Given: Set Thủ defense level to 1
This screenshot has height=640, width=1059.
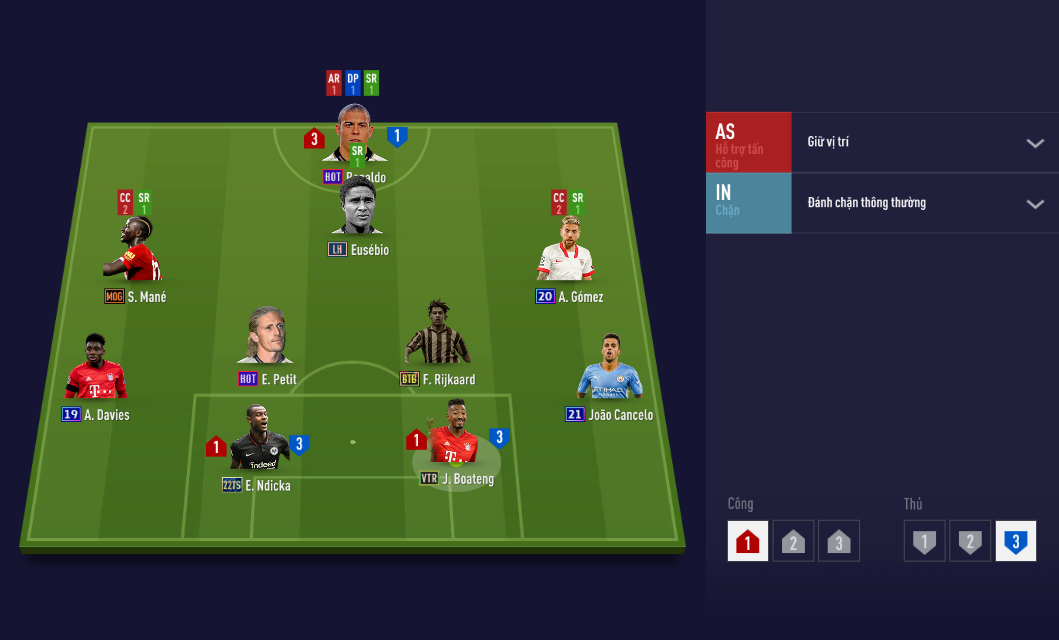Looking at the screenshot, I should click(925, 541).
